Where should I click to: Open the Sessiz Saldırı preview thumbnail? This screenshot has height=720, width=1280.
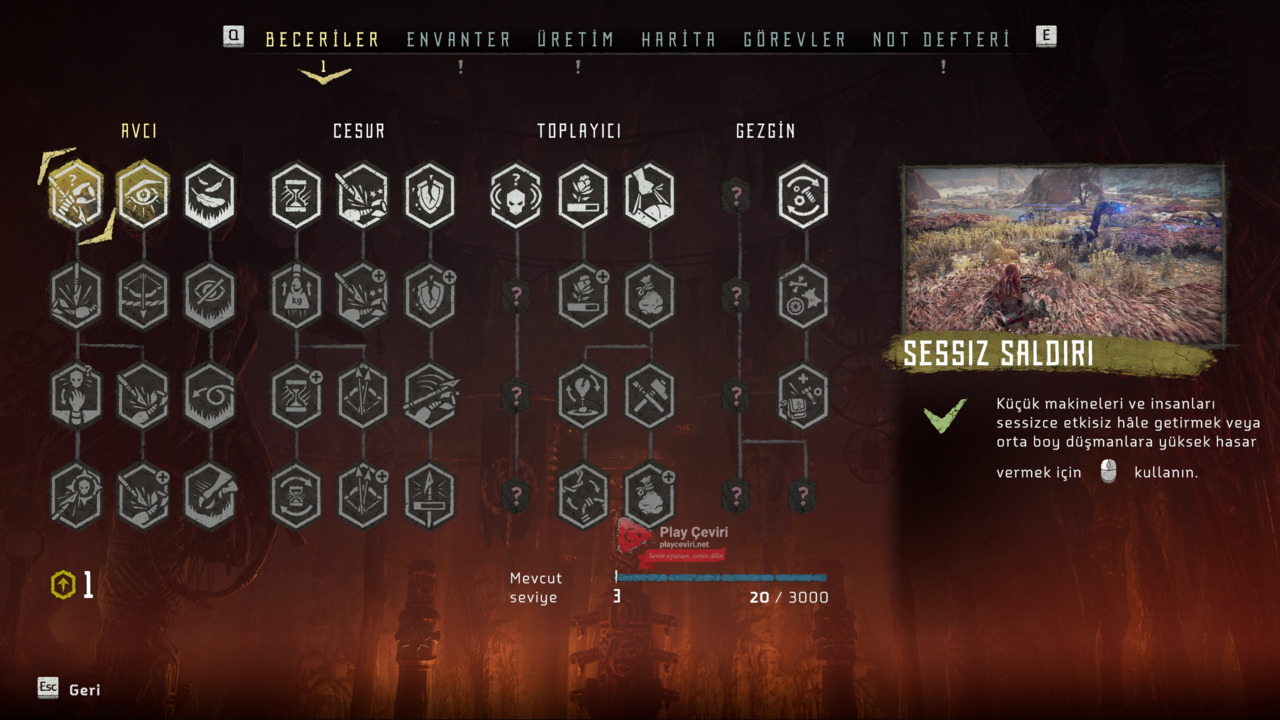tap(1064, 254)
